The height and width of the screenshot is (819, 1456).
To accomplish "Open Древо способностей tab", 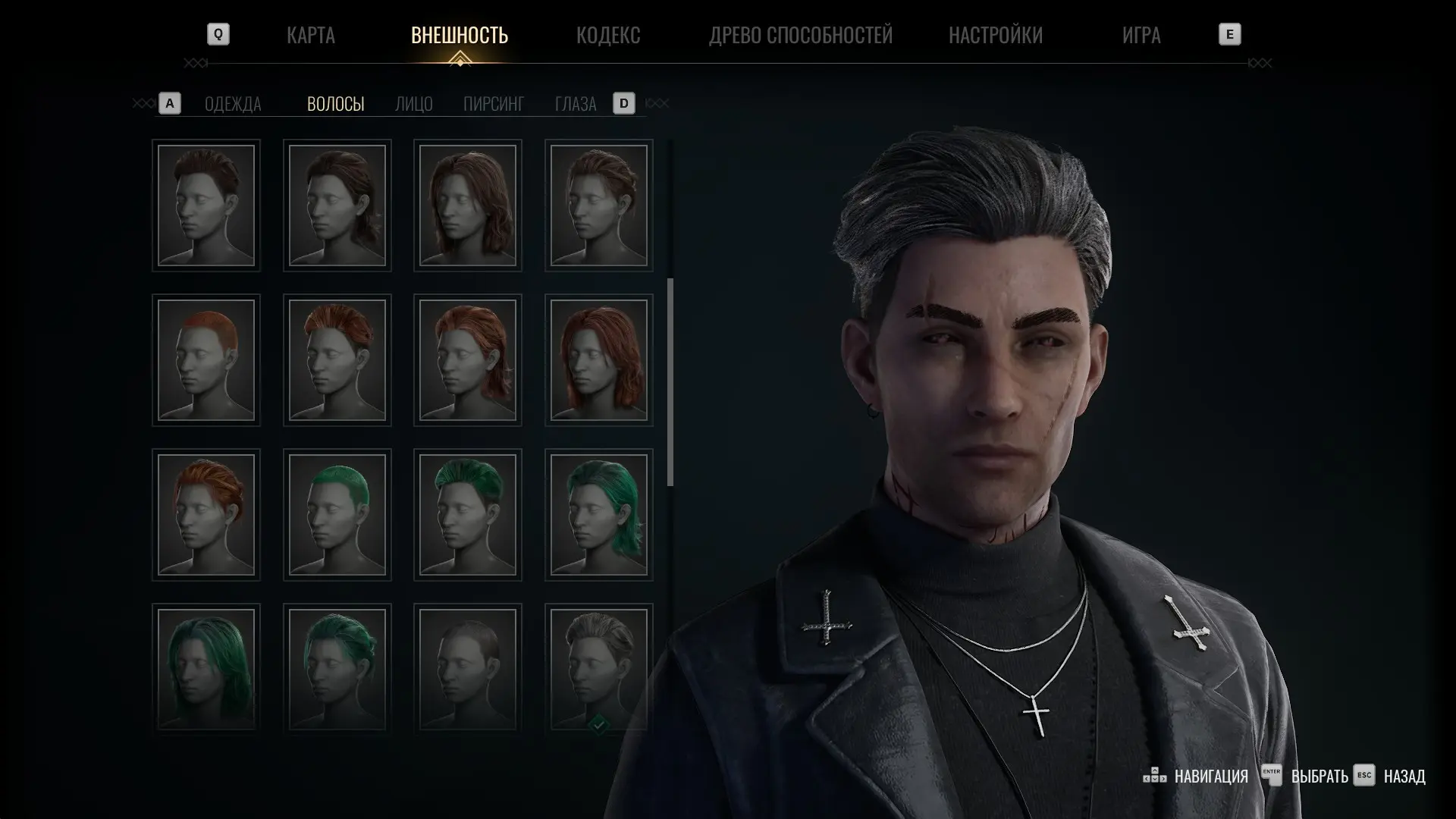I will pos(800,35).
